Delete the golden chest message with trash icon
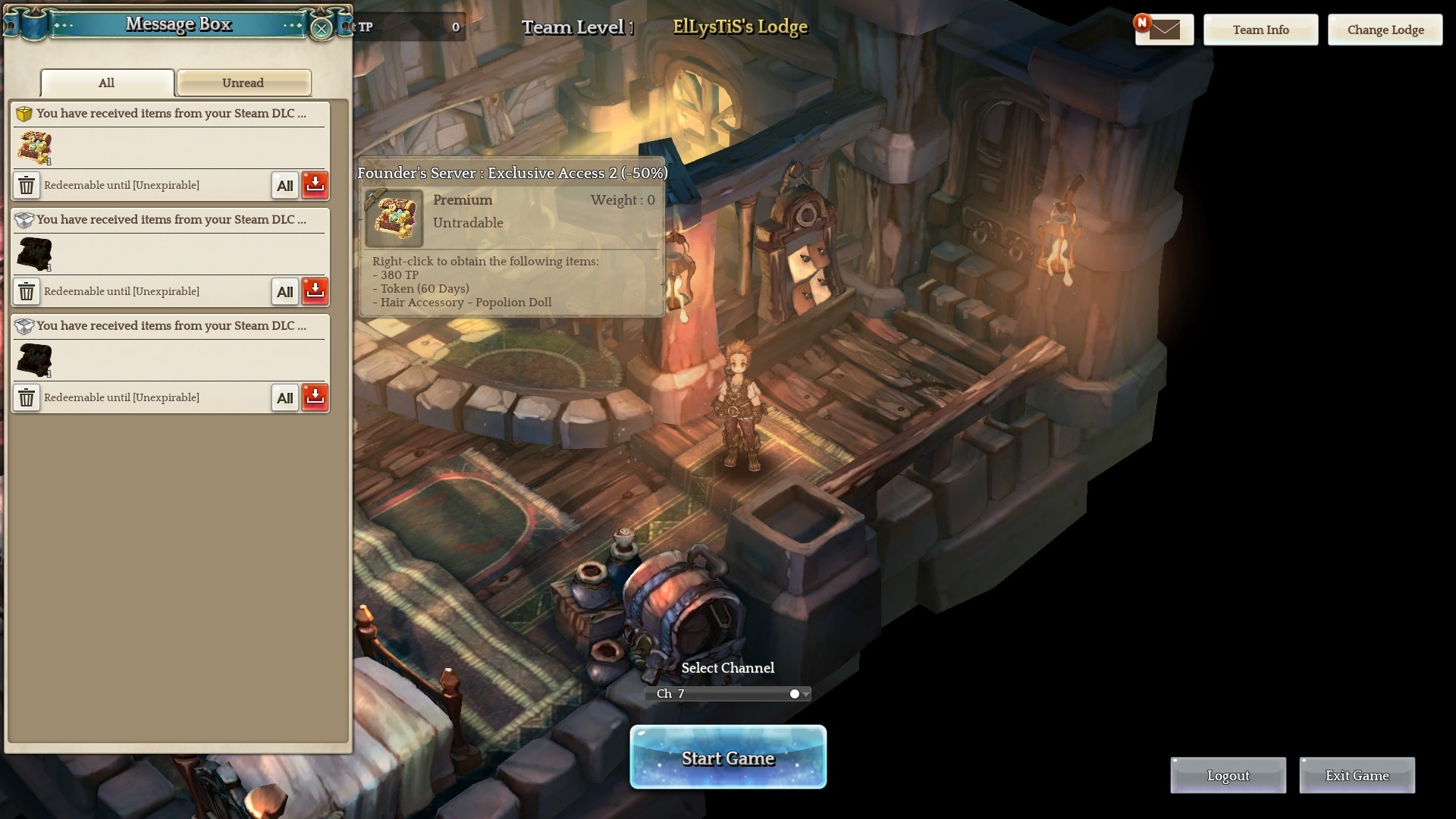This screenshot has height=819, width=1456. [27, 185]
